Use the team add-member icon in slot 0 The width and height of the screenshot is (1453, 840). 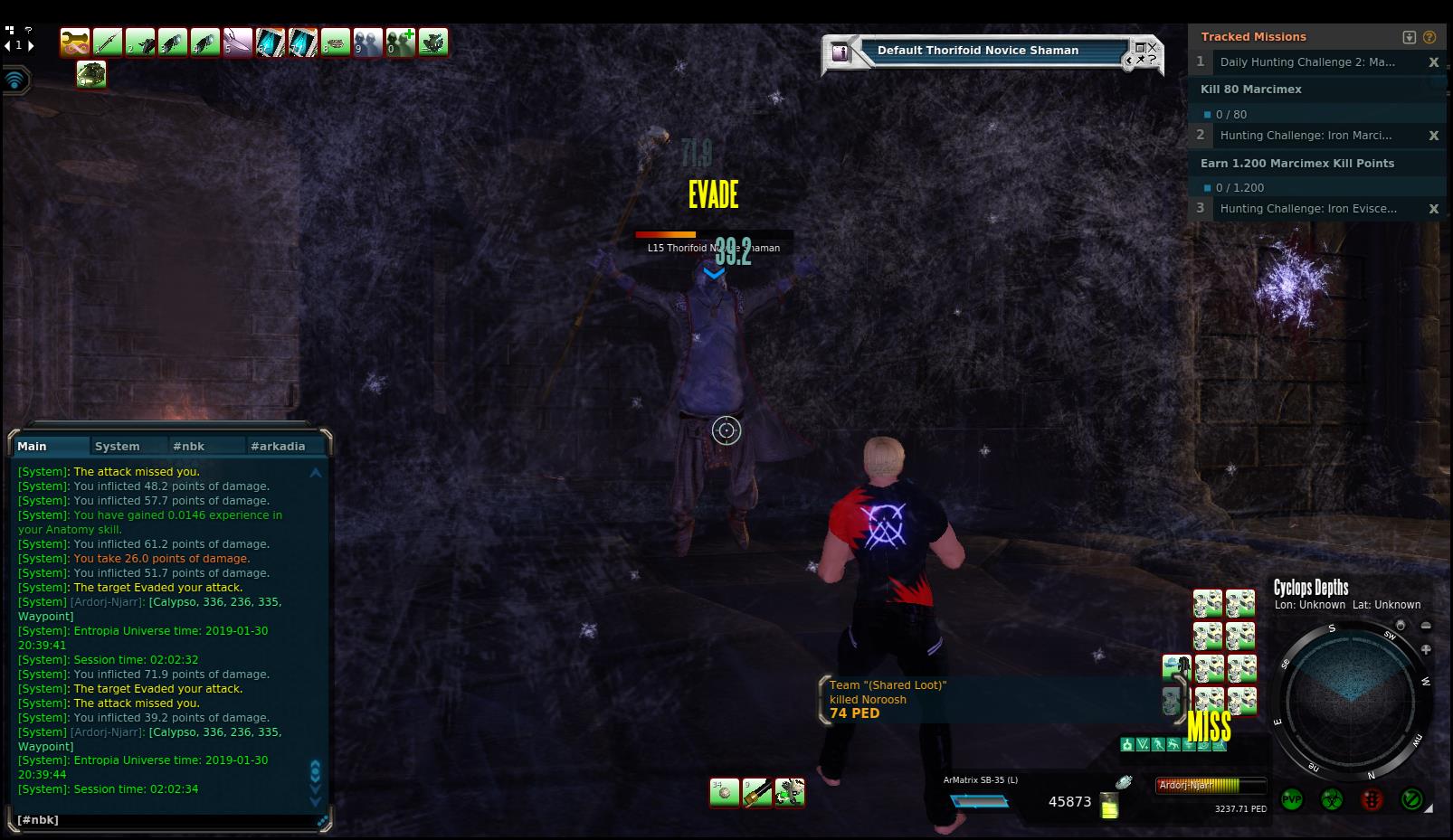(x=401, y=42)
